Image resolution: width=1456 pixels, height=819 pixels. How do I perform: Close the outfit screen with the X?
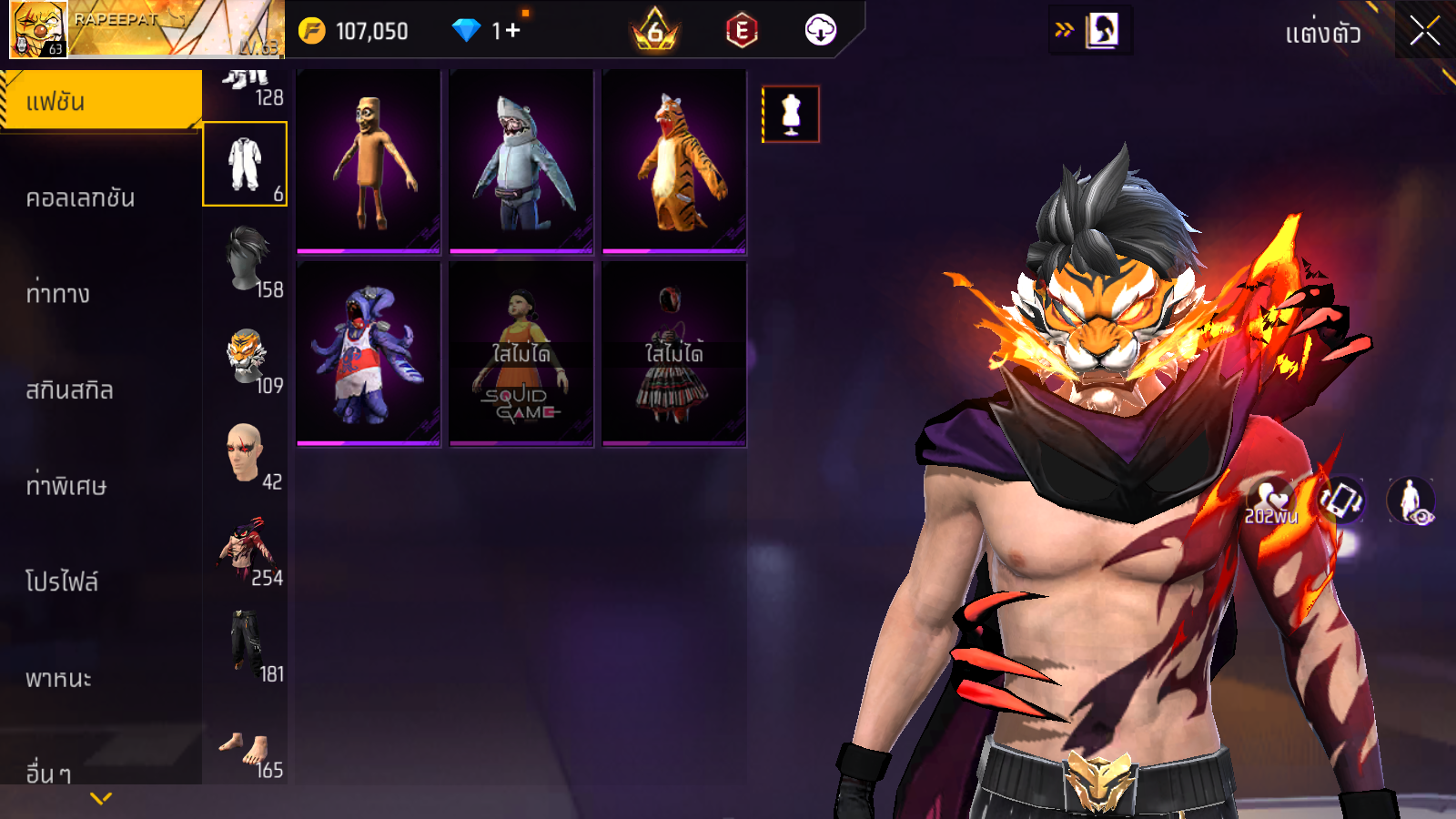click(1424, 32)
